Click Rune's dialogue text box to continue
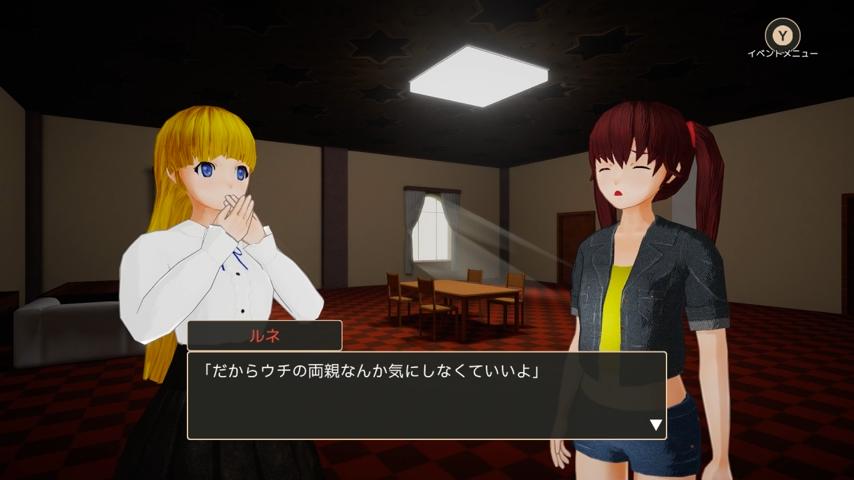Image resolution: width=854 pixels, height=480 pixels. click(x=426, y=395)
